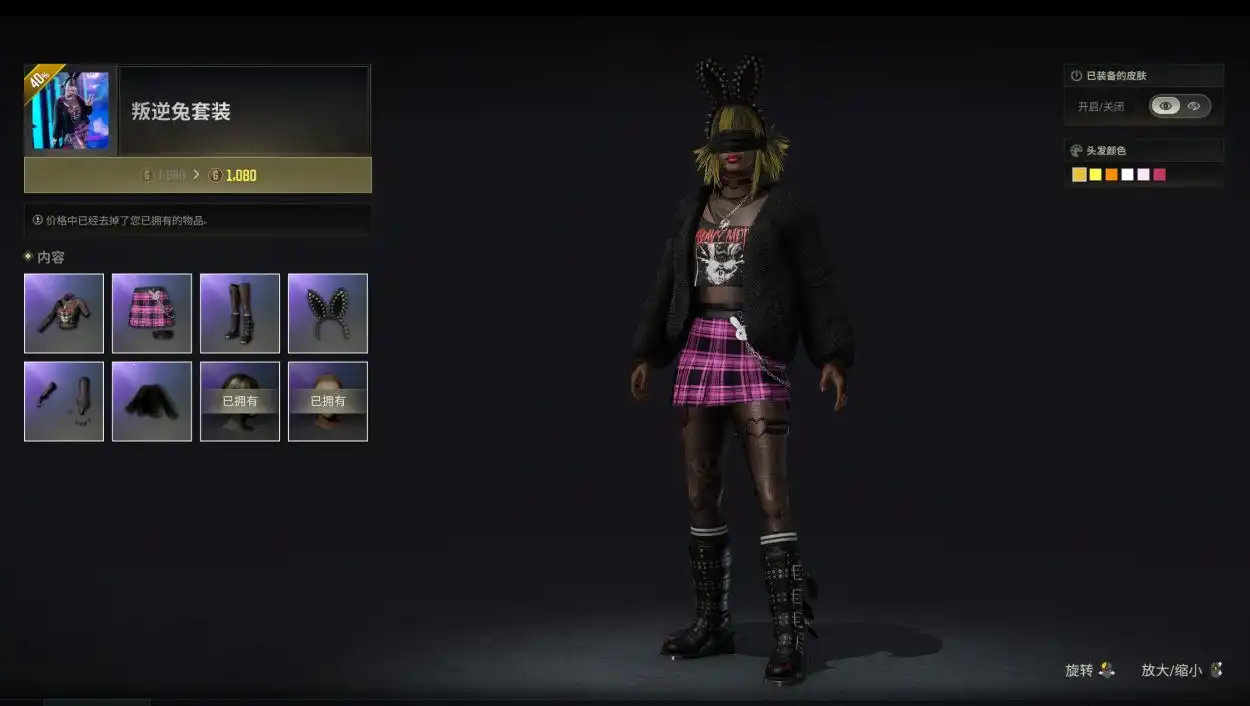Screen dimensions: 1250x706
Task: Preview the black fuzzy jacket item
Action: click(x=152, y=401)
